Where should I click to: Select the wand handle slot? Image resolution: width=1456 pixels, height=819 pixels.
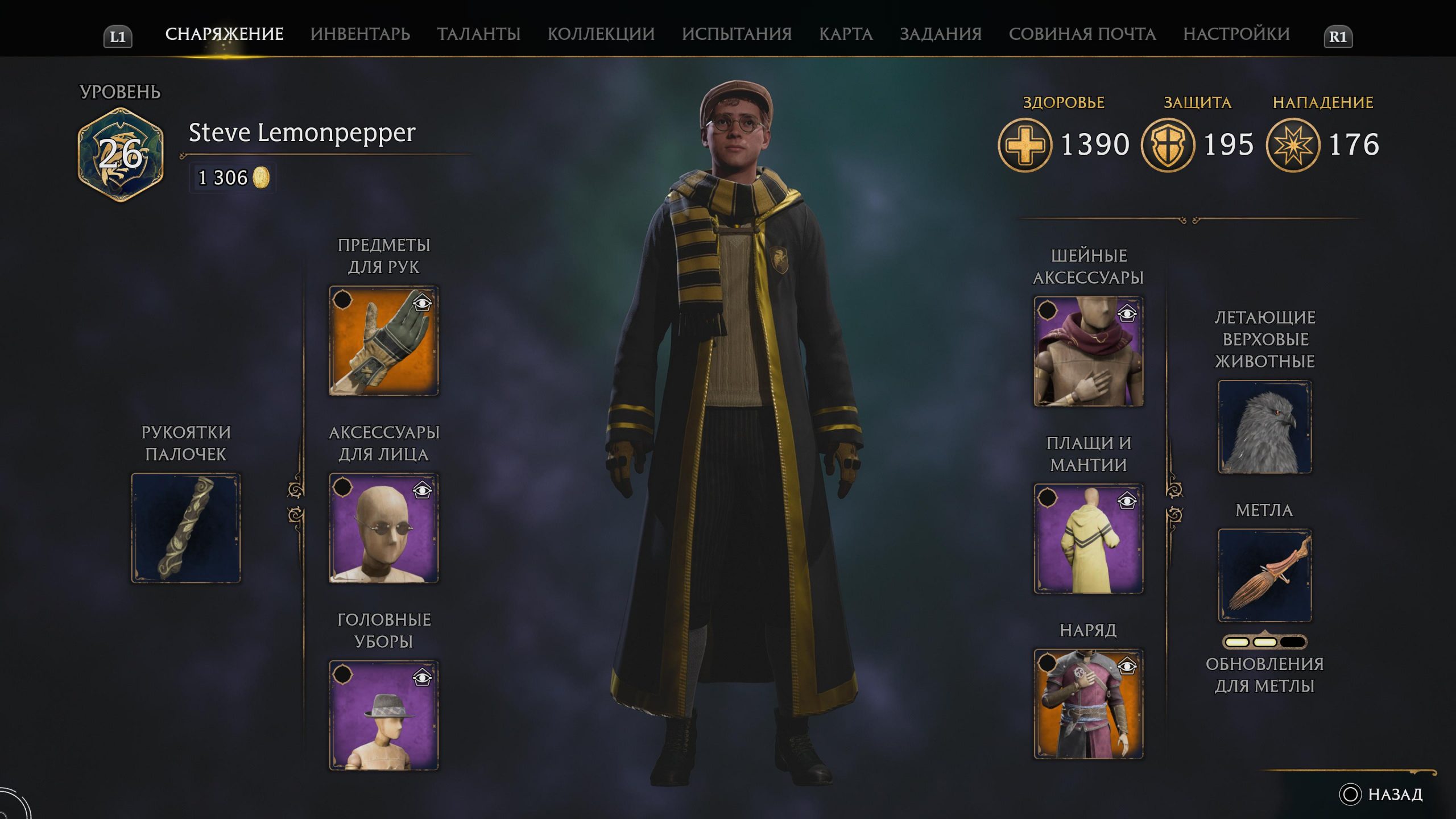click(x=186, y=528)
